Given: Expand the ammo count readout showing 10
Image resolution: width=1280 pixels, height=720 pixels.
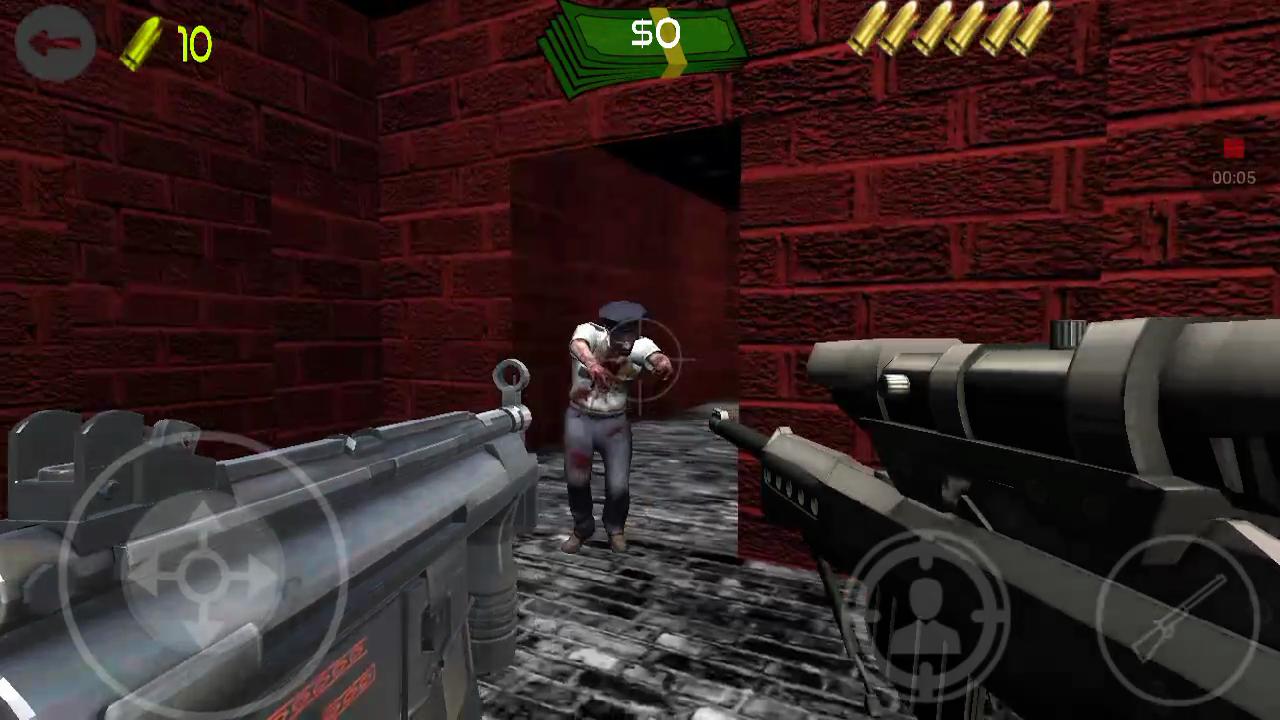Looking at the screenshot, I should click(x=193, y=45).
